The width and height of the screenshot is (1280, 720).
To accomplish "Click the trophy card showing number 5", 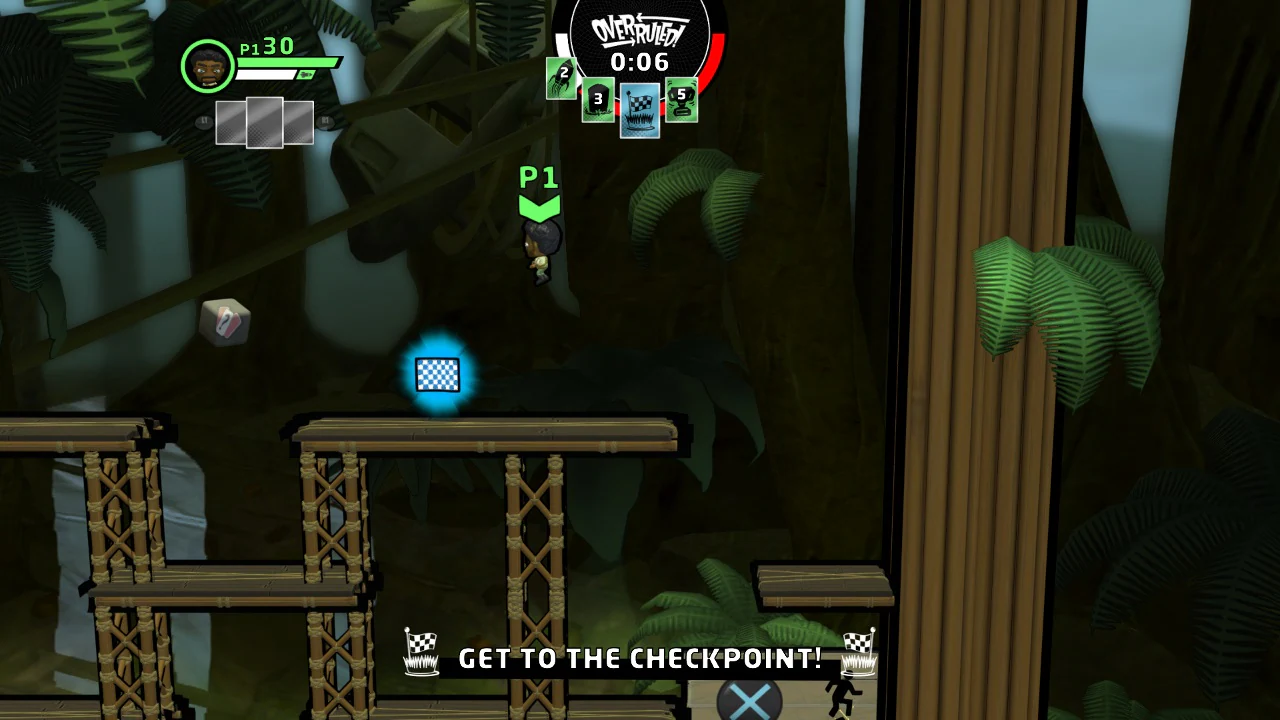I will pos(681,101).
